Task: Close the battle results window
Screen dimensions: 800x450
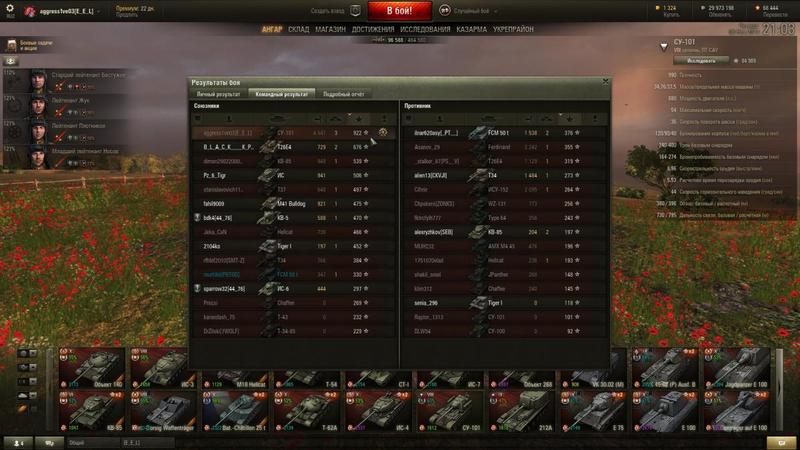Action: (603, 81)
